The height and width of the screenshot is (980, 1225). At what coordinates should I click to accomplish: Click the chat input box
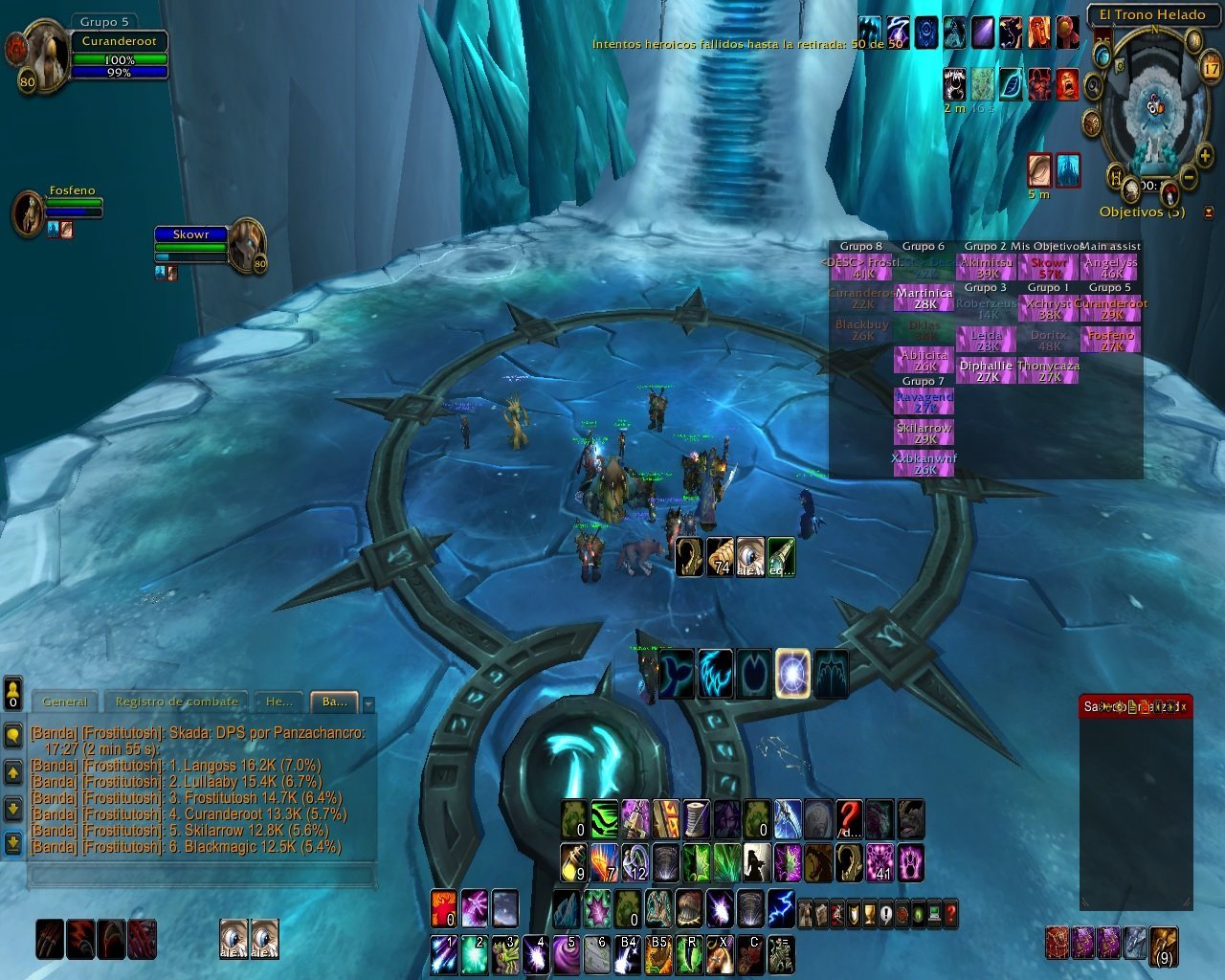pyautogui.click(x=201, y=874)
